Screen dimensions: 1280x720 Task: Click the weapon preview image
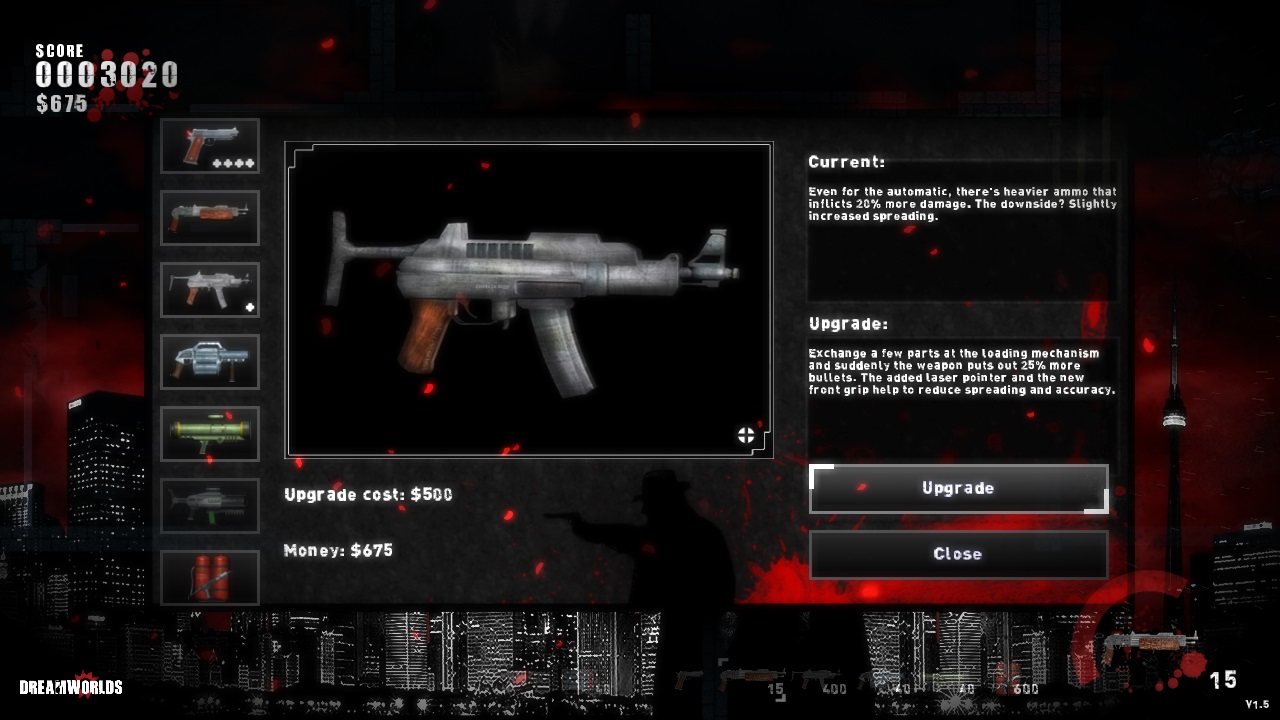(x=527, y=298)
